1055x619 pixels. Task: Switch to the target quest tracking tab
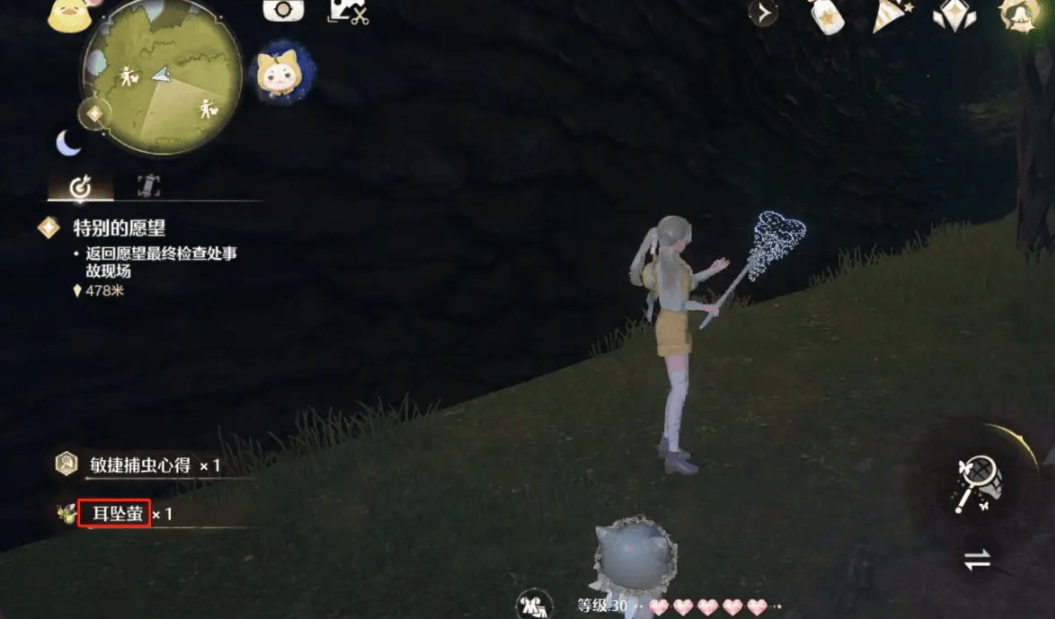pyautogui.click(x=80, y=187)
